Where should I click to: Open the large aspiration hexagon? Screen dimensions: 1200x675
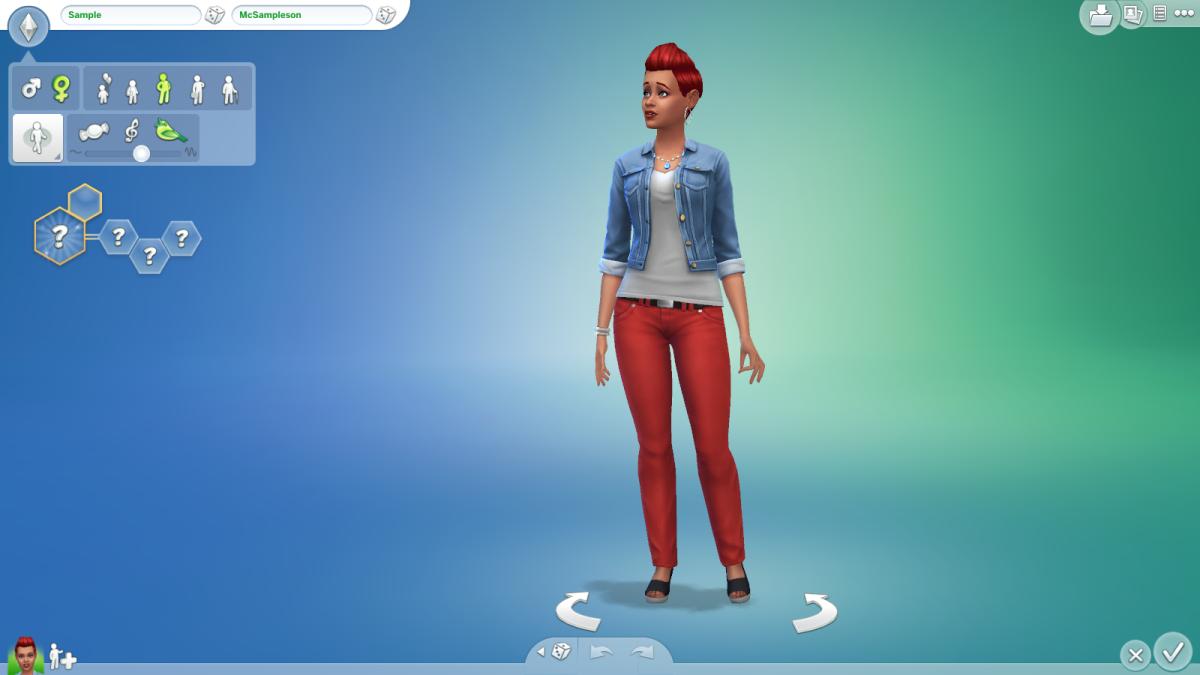(x=59, y=236)
